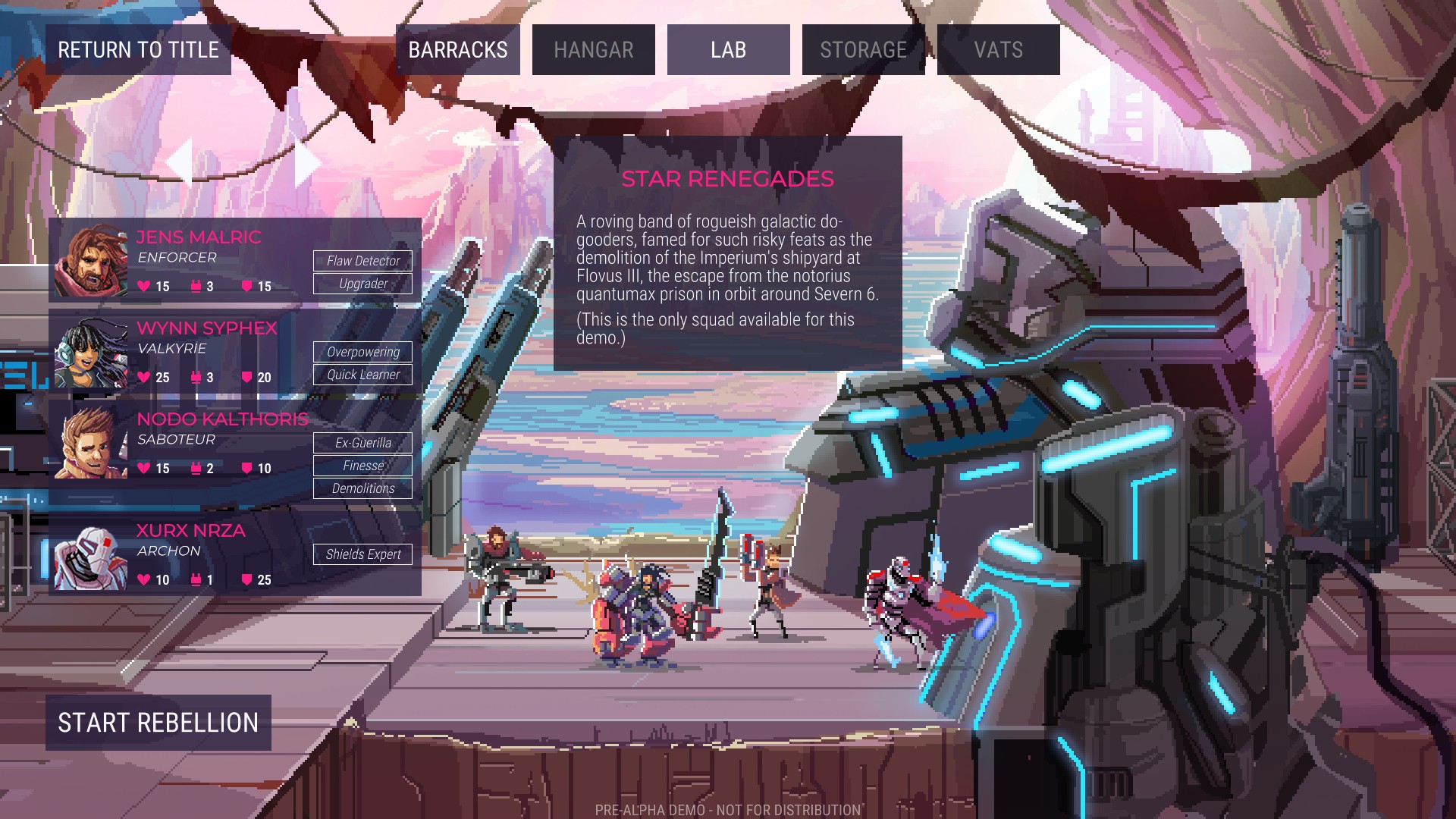Select Wynn Syphex's portrait
This screenshot has width=1456, height=819.
pos(90,353)
